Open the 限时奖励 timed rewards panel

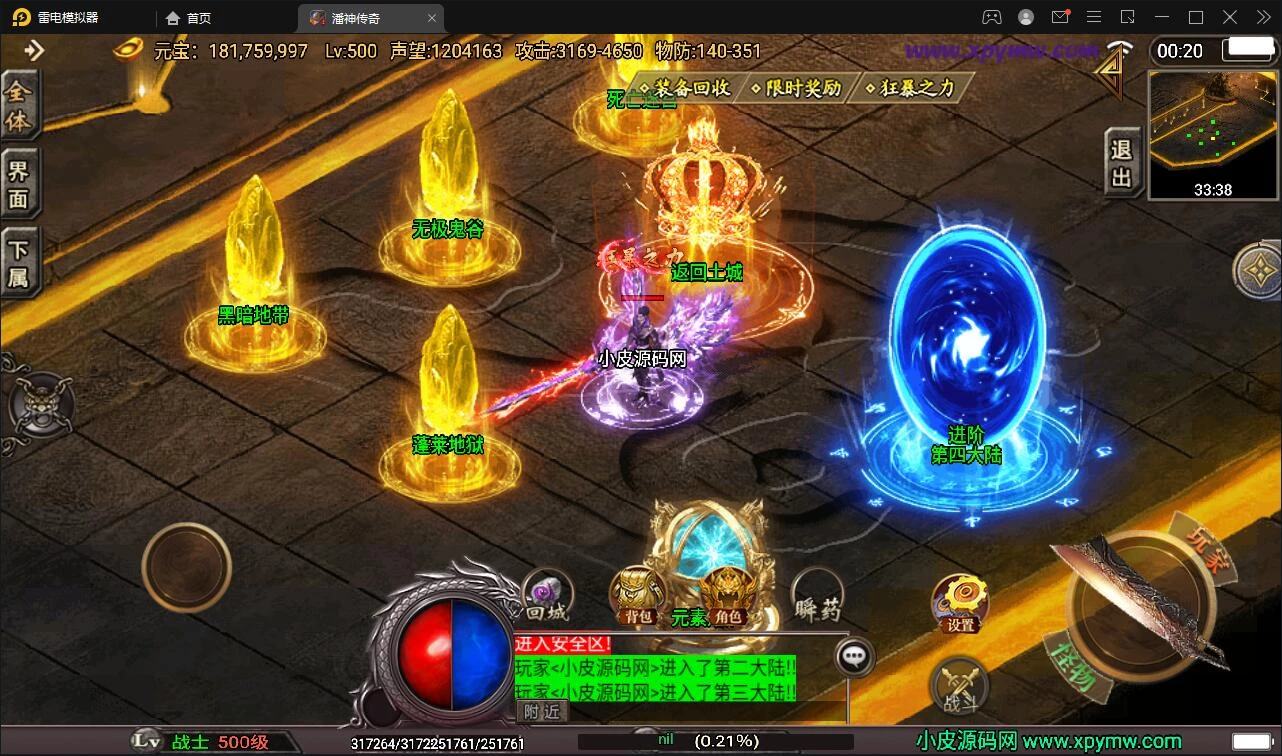800,88
